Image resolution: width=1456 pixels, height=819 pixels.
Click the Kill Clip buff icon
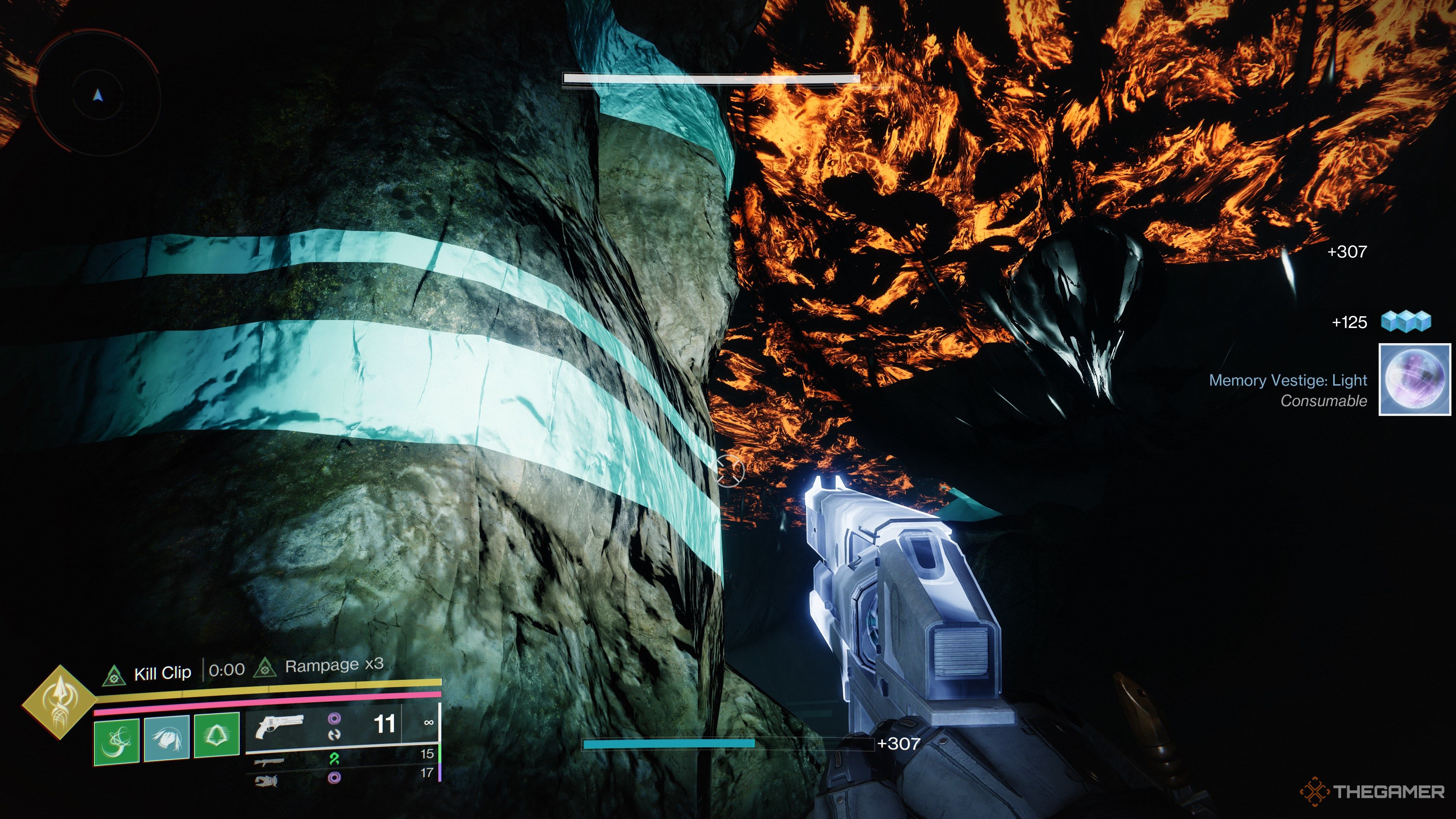(x=114, y=674)
